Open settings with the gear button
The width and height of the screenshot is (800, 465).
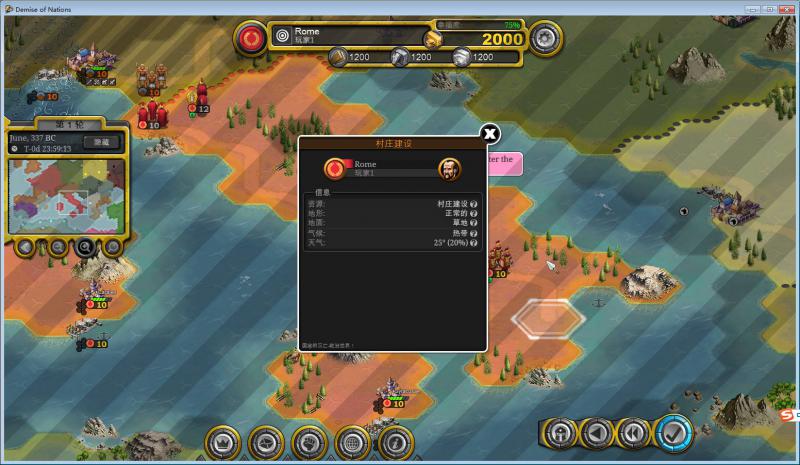click(x=543, y=38)
